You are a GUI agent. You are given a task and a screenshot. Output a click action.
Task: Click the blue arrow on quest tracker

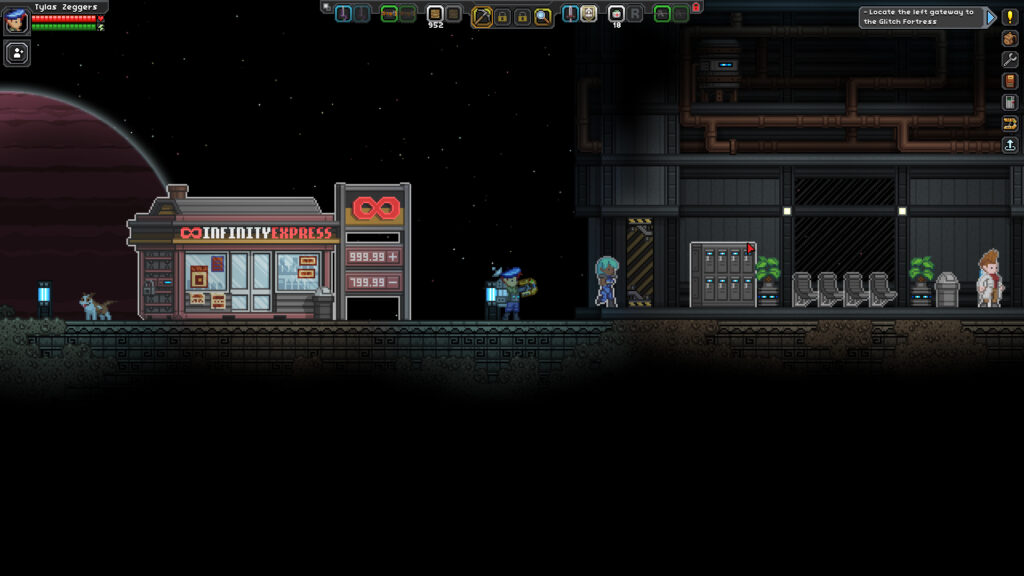pyautogui.click(x=991, y=17)
